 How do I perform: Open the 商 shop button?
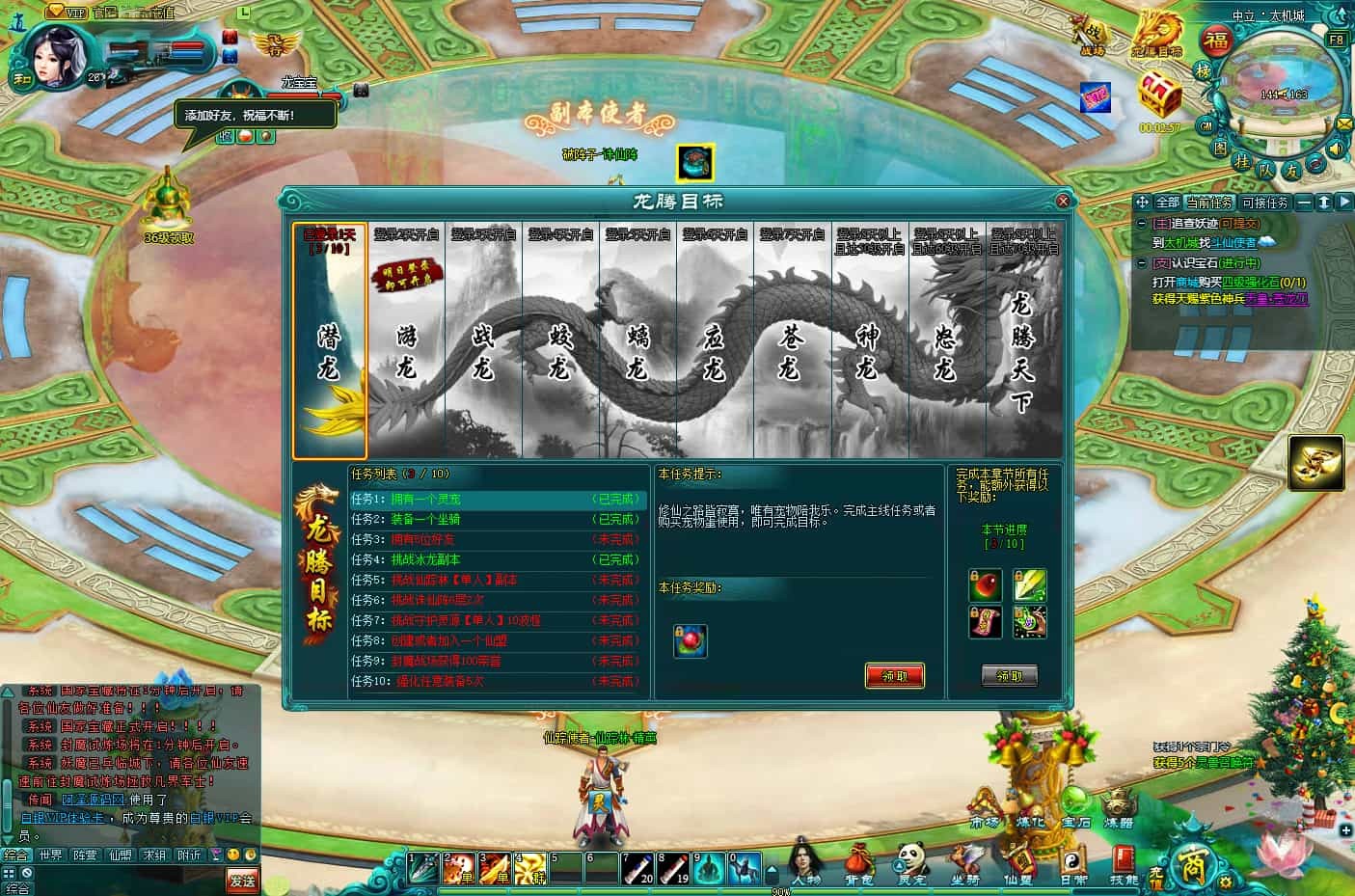pos(1187,867)
